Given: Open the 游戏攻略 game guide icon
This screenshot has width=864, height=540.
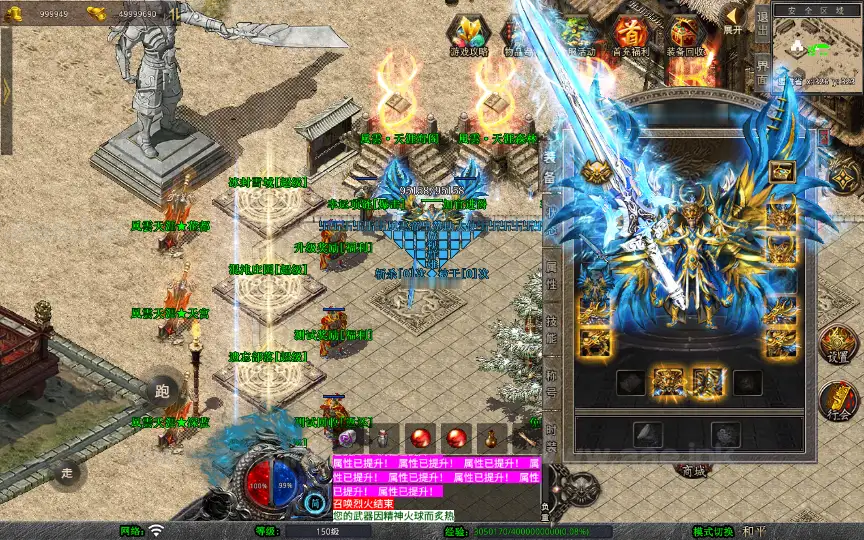Looking at the screenshot, I should 468,36.
